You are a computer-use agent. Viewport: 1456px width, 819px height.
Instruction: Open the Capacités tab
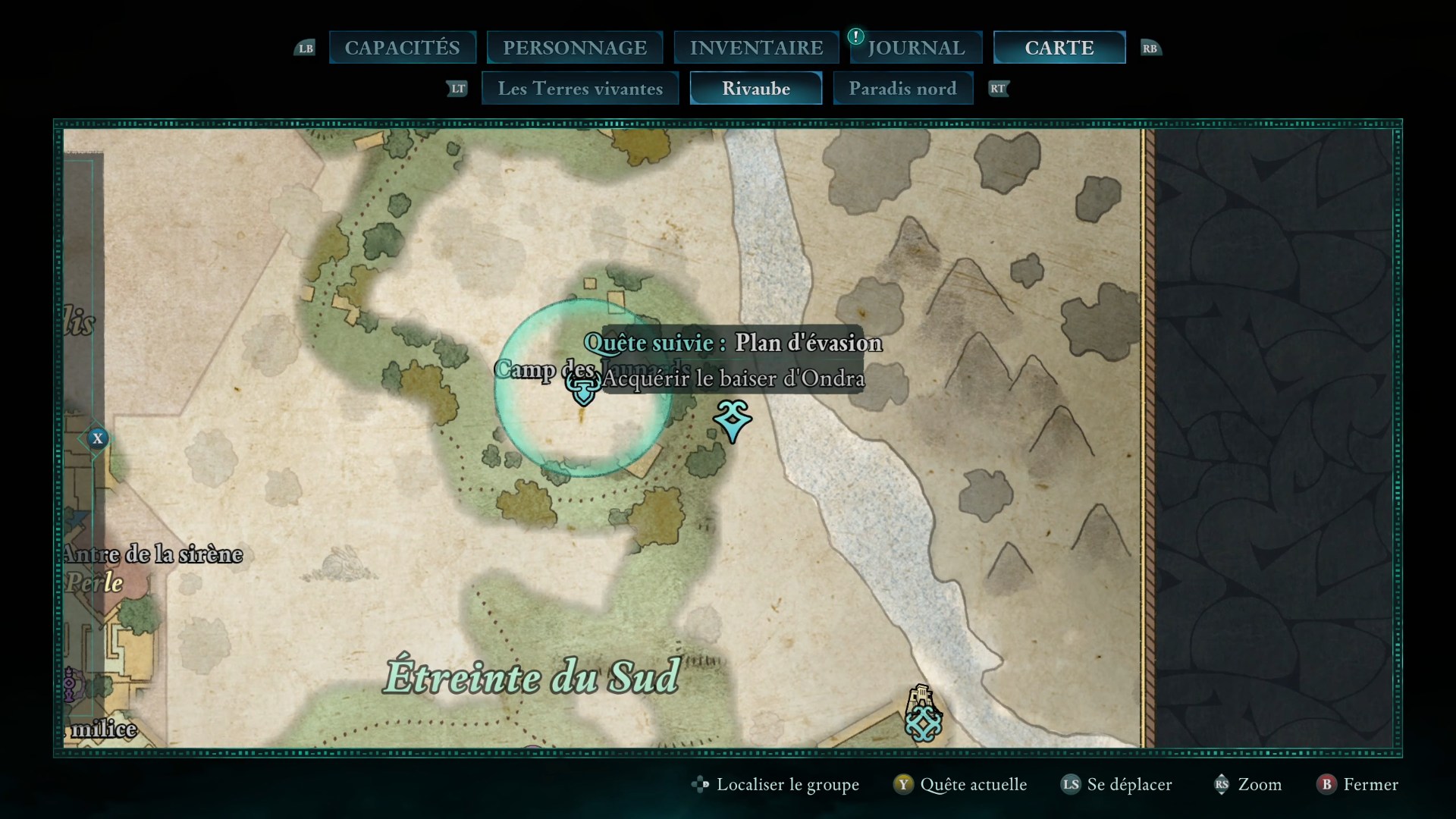pos(402,48)
